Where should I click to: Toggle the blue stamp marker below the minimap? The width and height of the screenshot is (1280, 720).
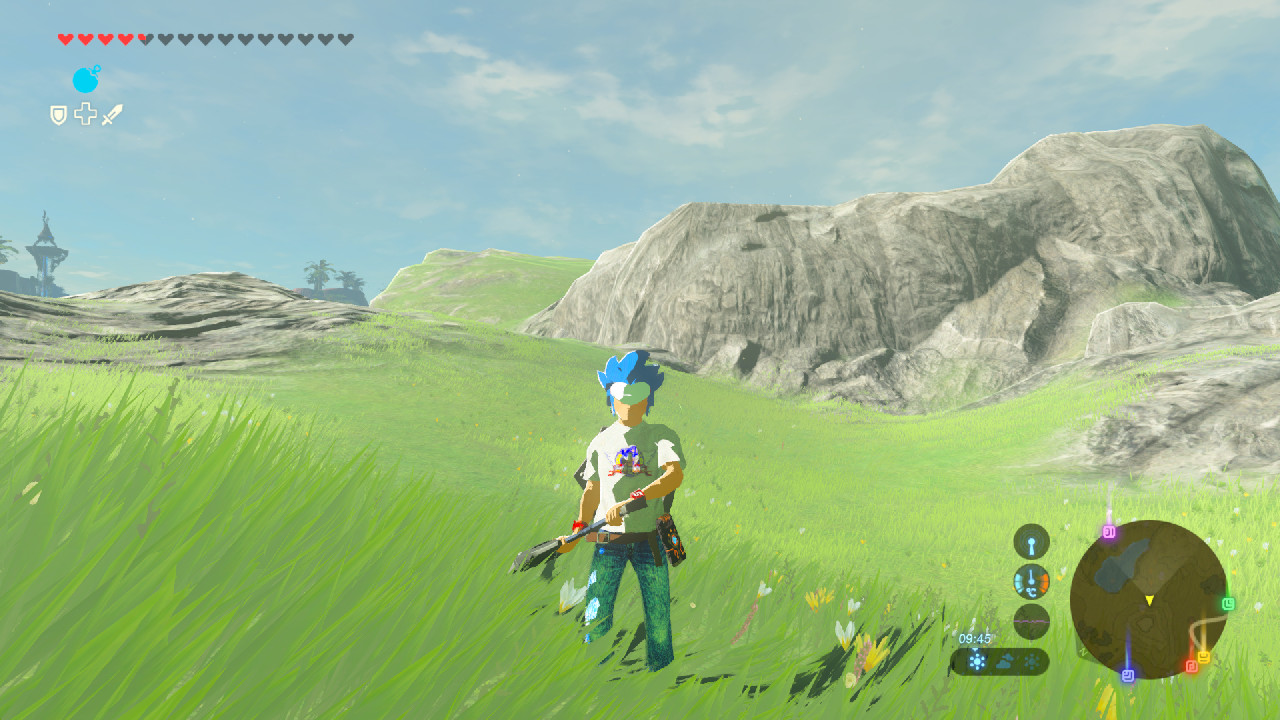1128,676
